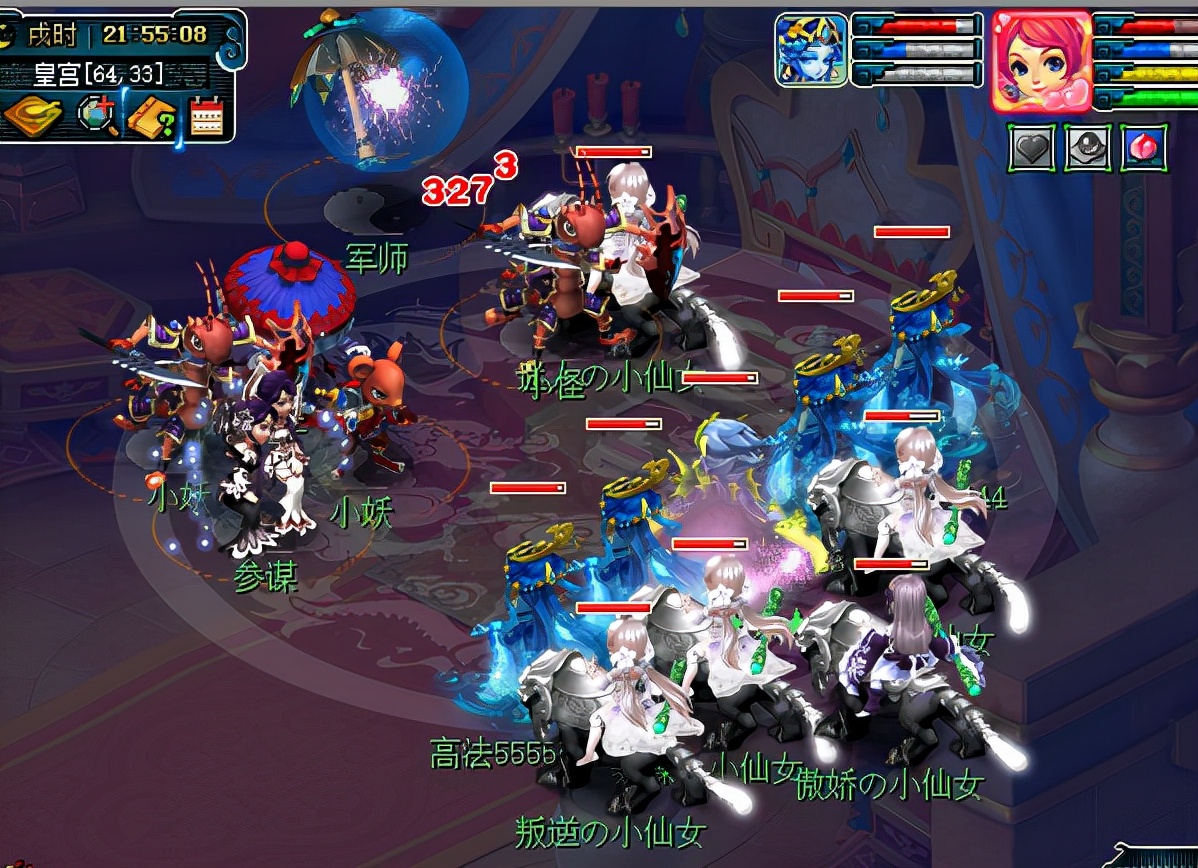1198x868 pixels.
Task: Open the help book with question mark
Action: click(151, 117)
